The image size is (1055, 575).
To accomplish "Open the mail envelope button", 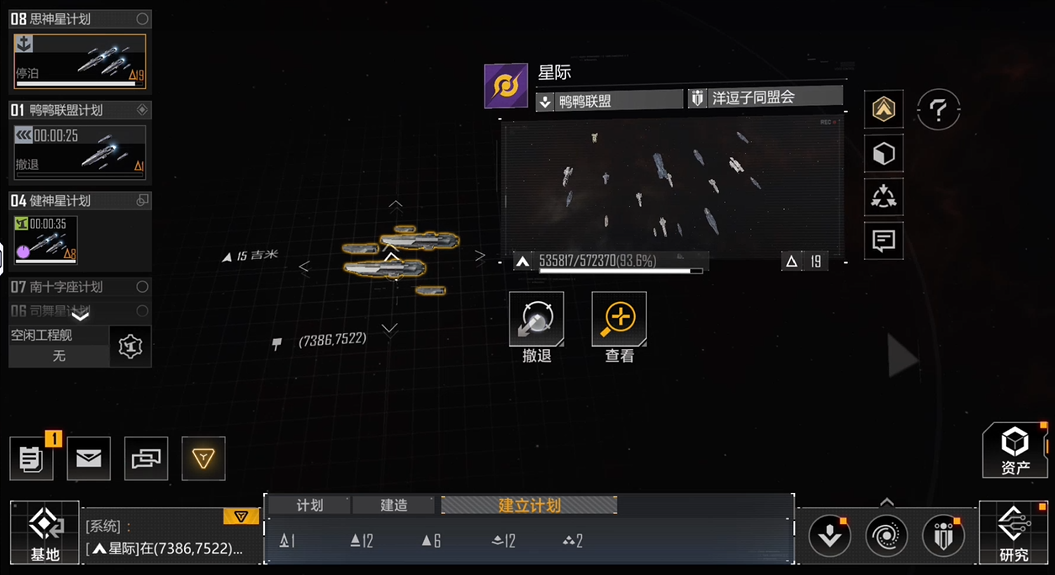I will pos(89,459).
